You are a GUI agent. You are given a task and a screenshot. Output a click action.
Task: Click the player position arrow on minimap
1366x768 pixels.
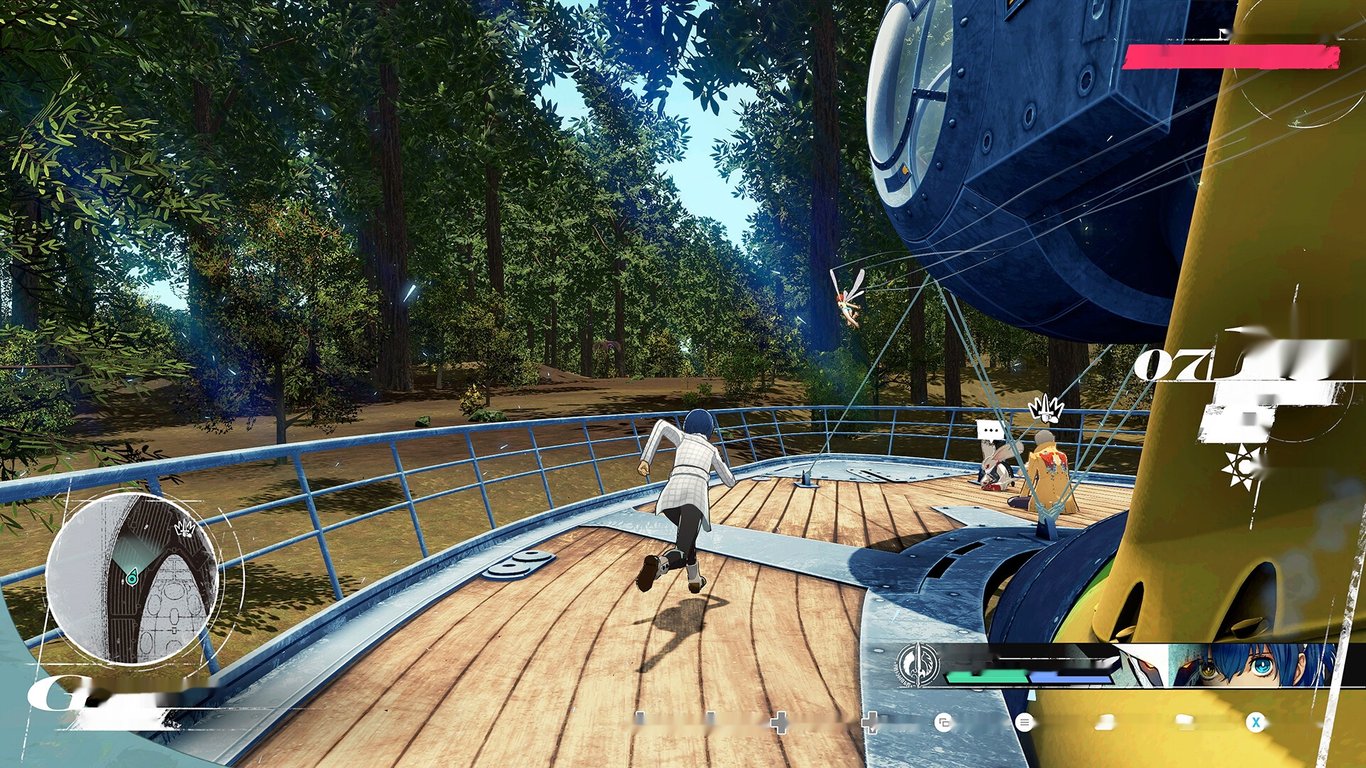point(131,576)
